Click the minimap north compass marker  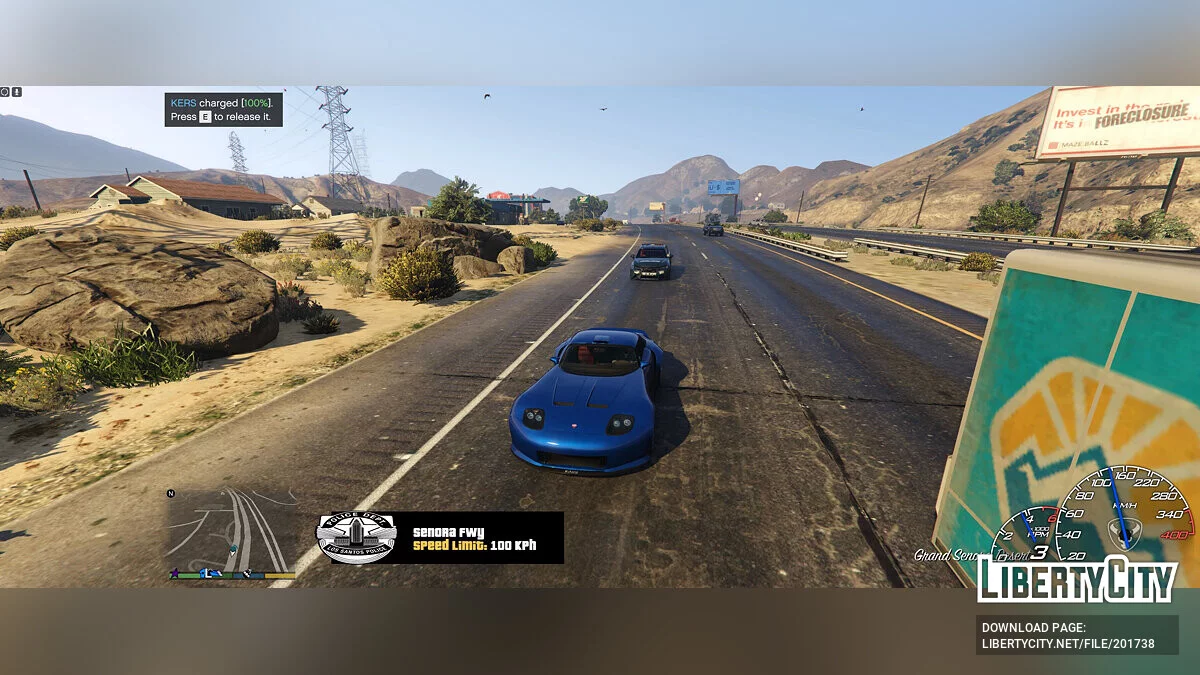coord(171,493)
